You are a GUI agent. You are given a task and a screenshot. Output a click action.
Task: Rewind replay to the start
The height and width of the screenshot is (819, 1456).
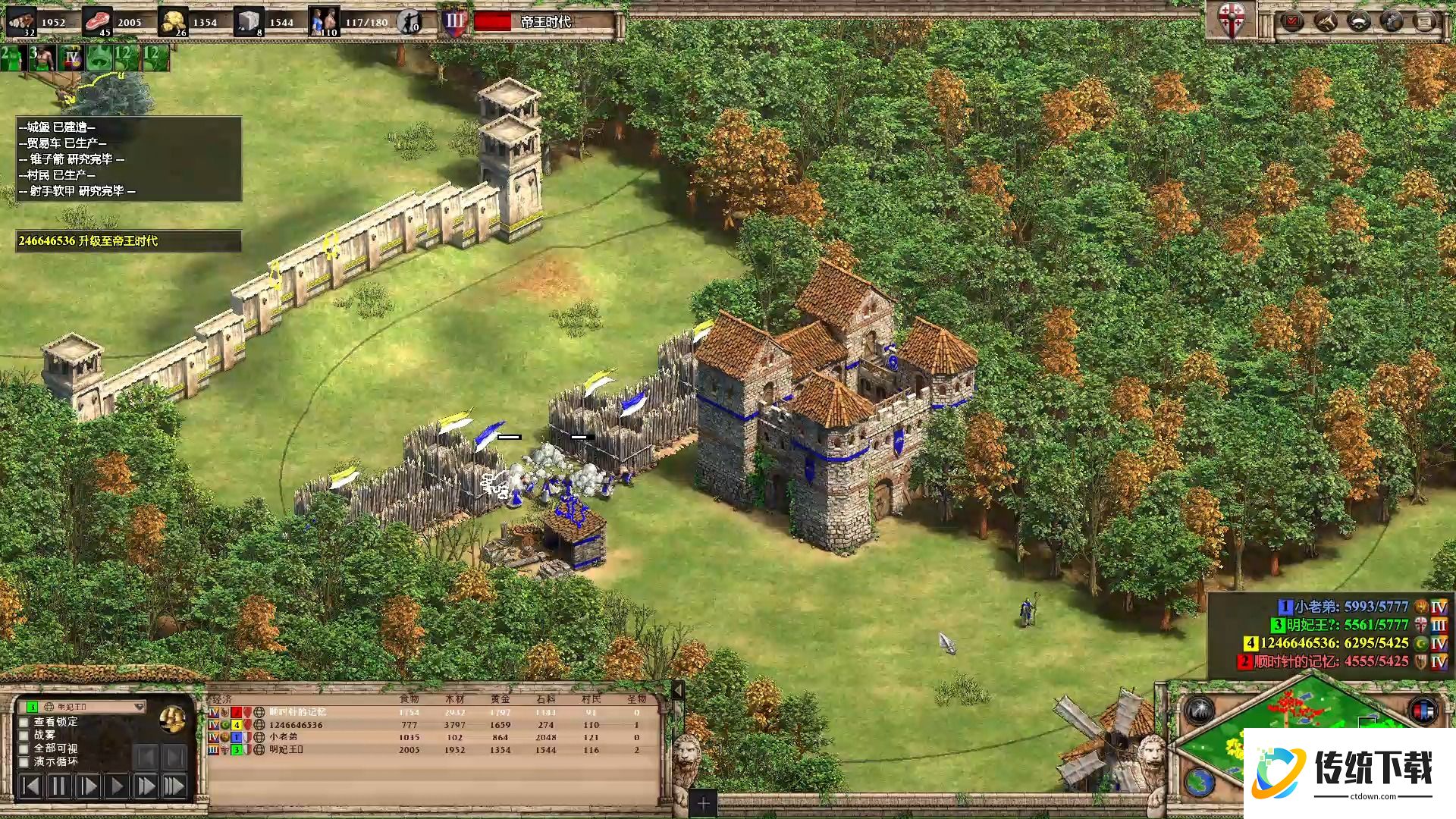30,786
